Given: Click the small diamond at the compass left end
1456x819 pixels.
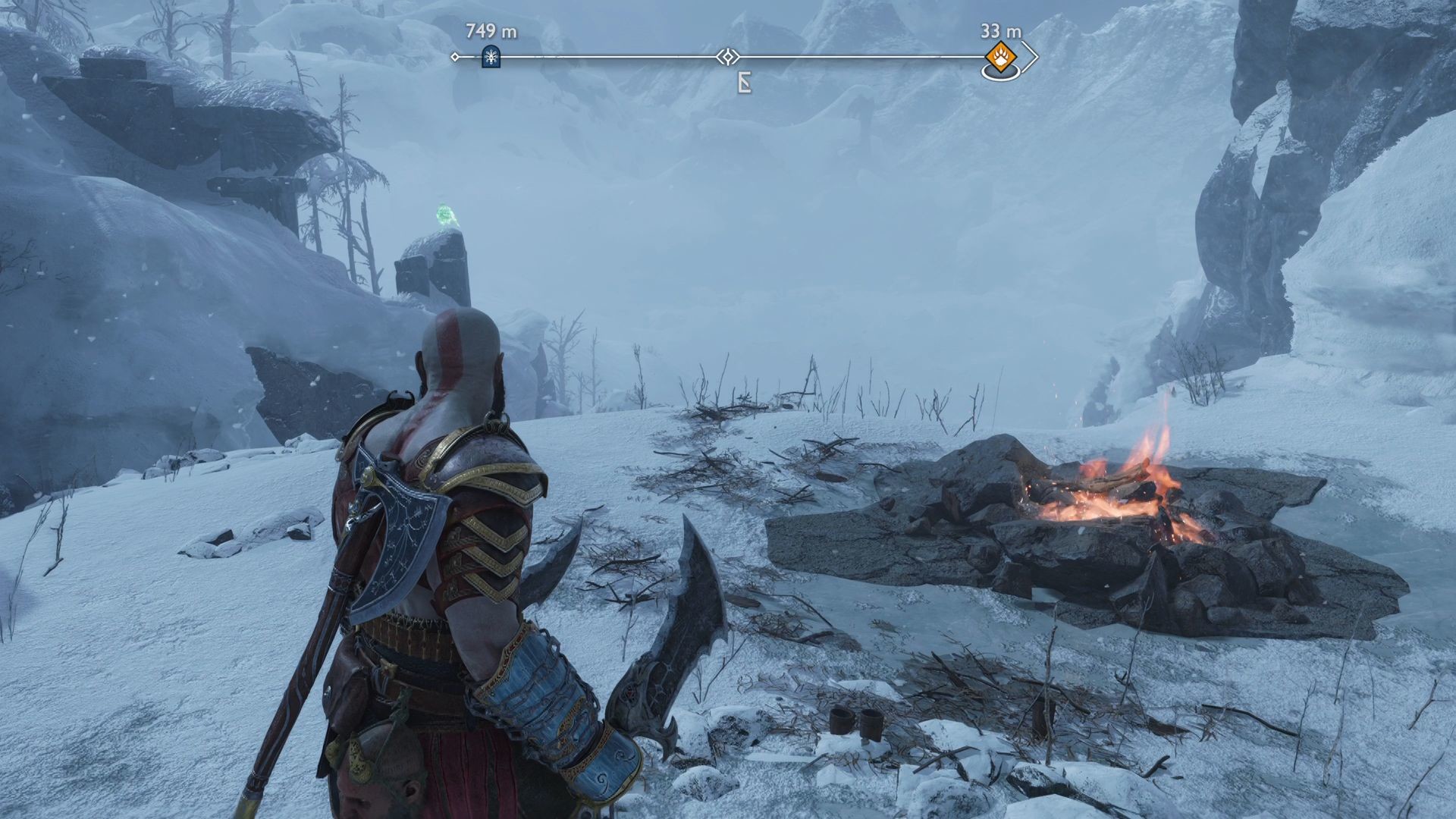Looking at the screenshot, I should click(x=455, y=56).
